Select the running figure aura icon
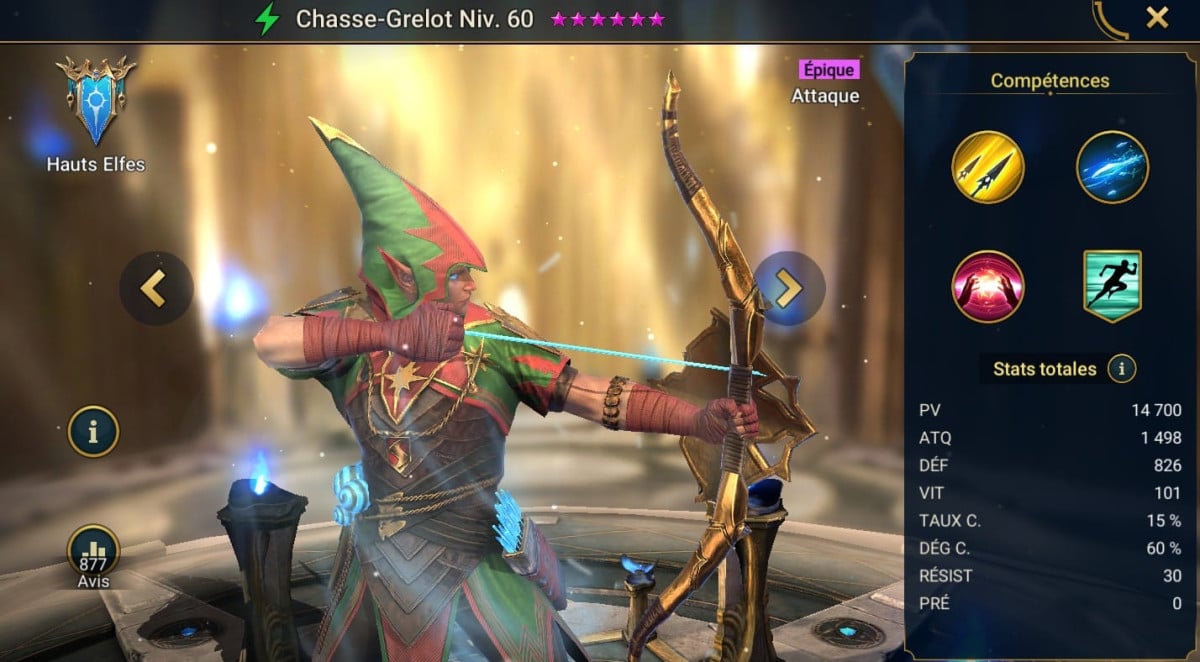 click(x=1112, y=287)
